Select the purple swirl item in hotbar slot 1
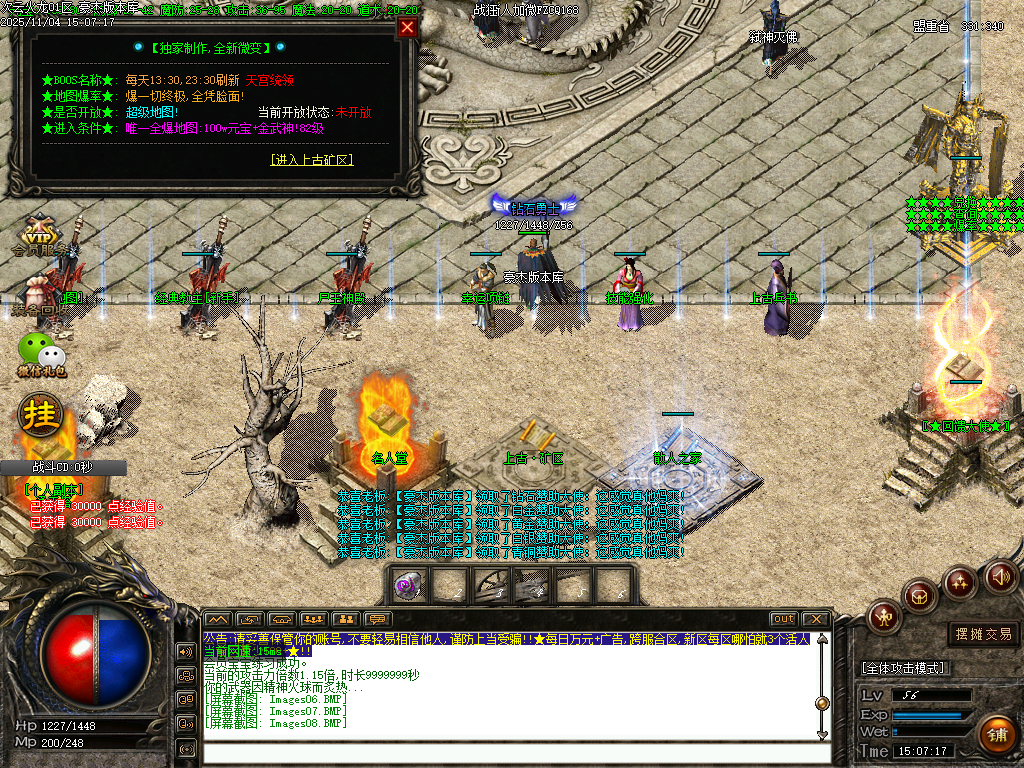 pyautogui.click(x=409, y=585)
